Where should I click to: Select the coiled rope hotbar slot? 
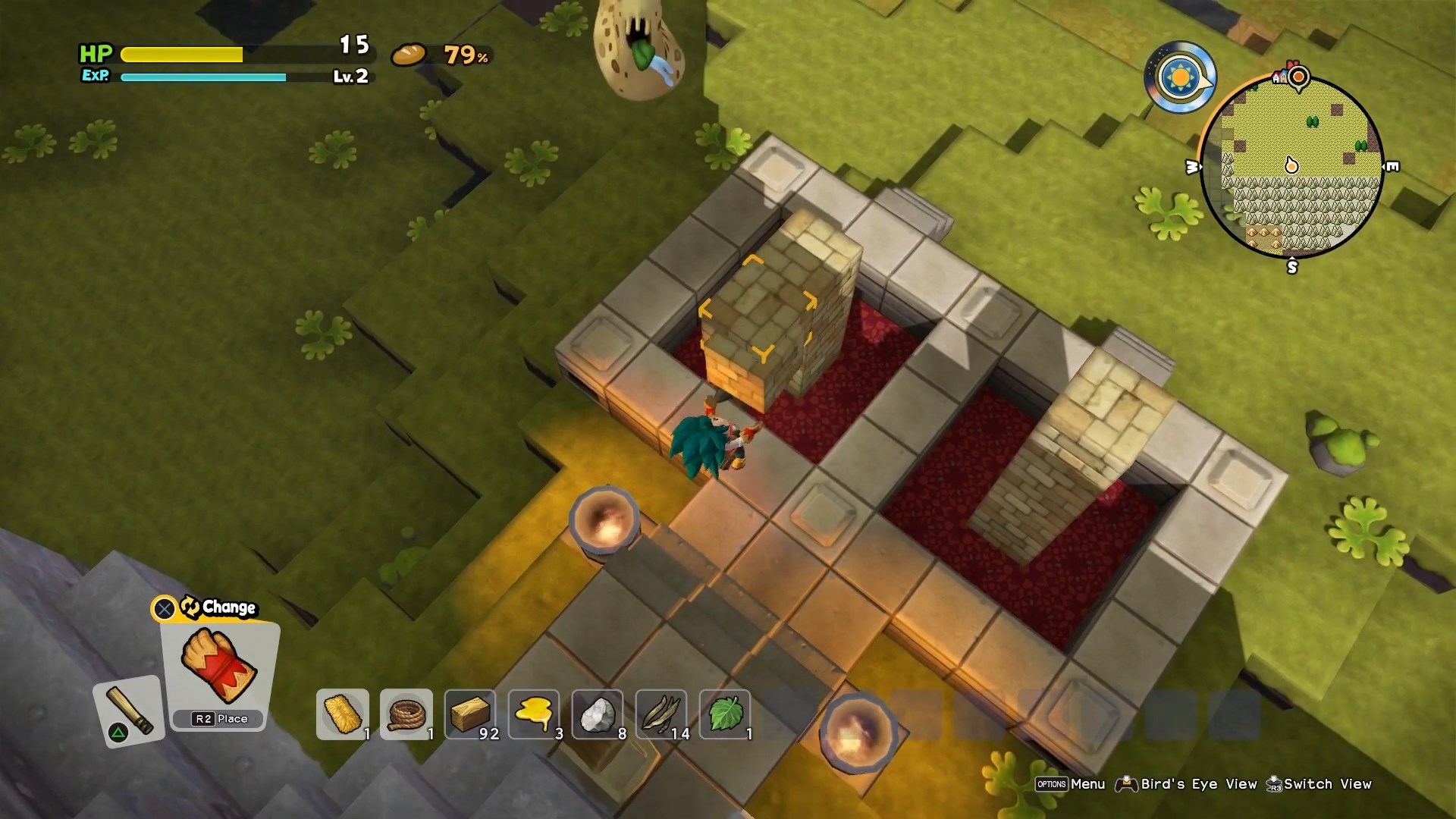[406, 714]
